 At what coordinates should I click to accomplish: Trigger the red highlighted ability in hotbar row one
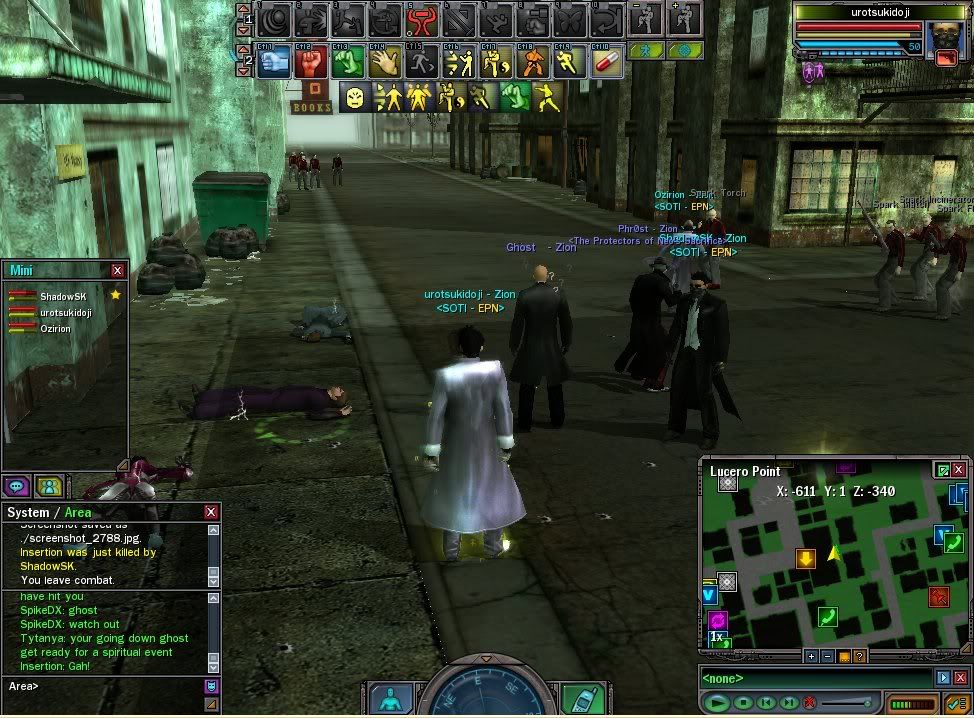(x=421, y=19)
